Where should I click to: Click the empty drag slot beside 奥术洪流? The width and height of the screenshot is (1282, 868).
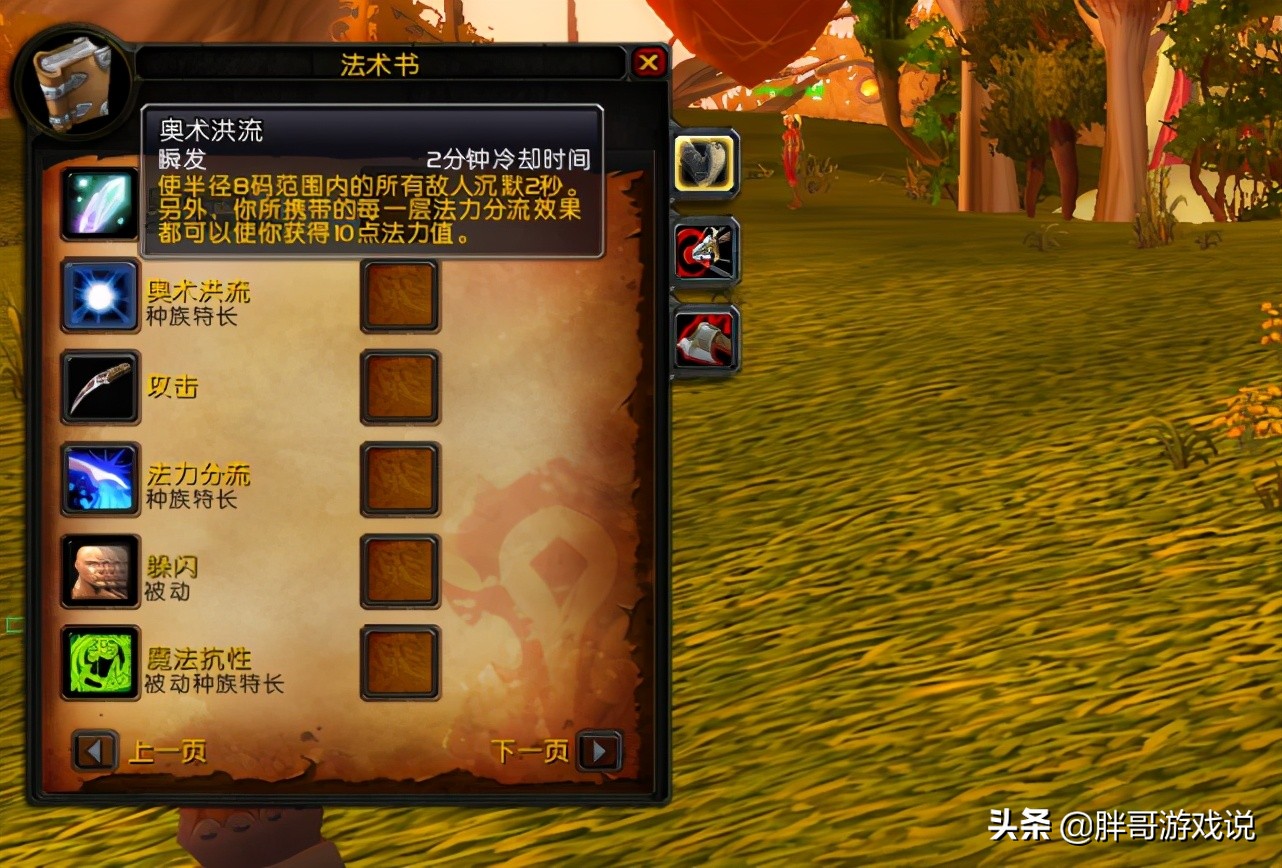399,297
